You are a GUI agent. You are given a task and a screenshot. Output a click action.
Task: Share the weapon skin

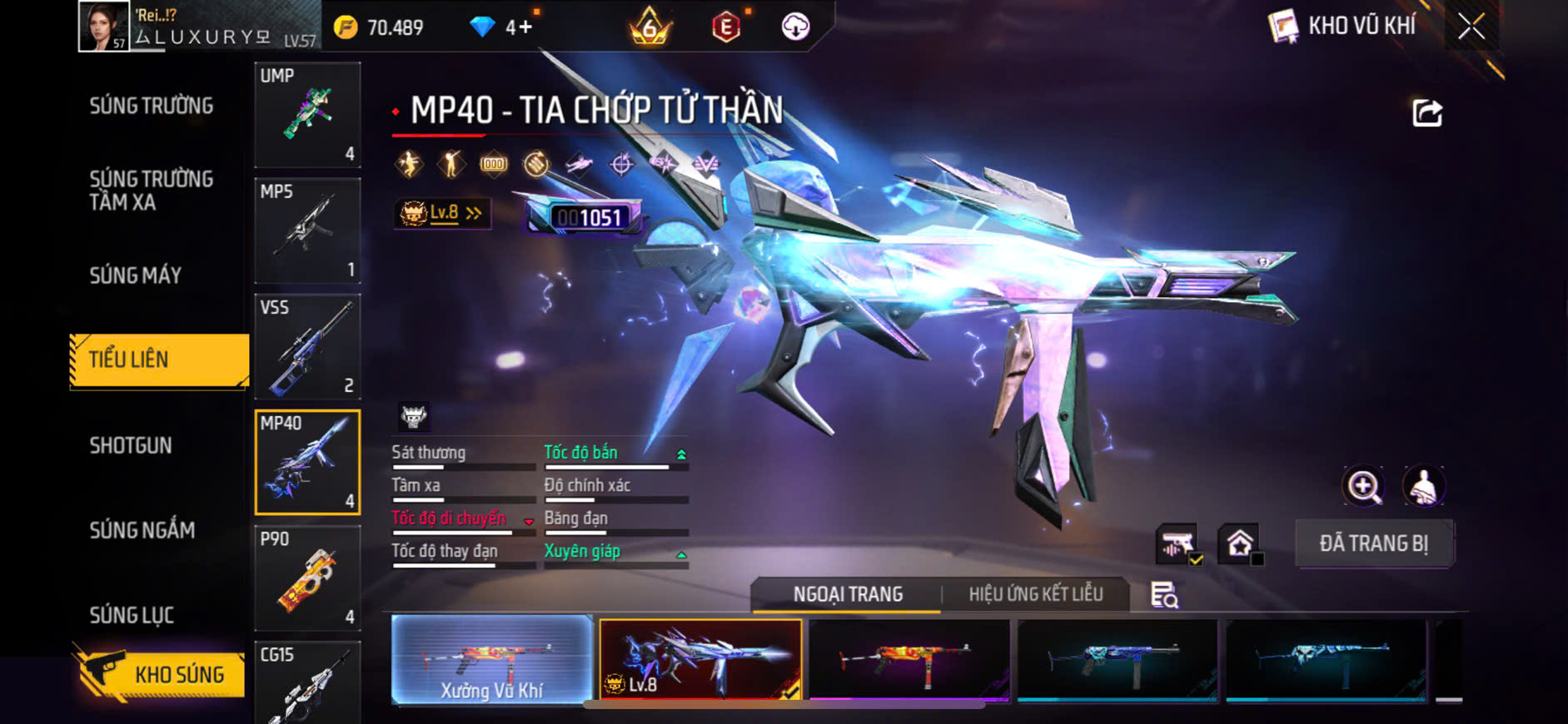point(1427,113)
